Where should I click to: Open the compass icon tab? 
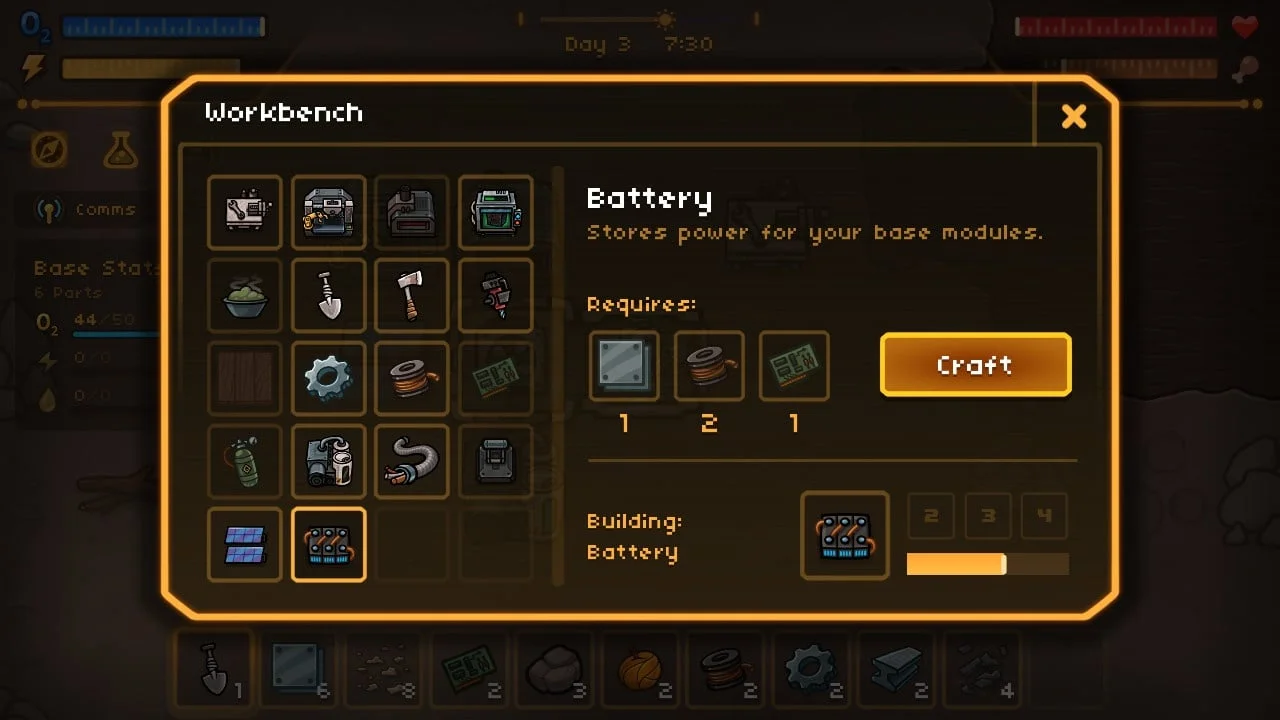click(49, 150)
